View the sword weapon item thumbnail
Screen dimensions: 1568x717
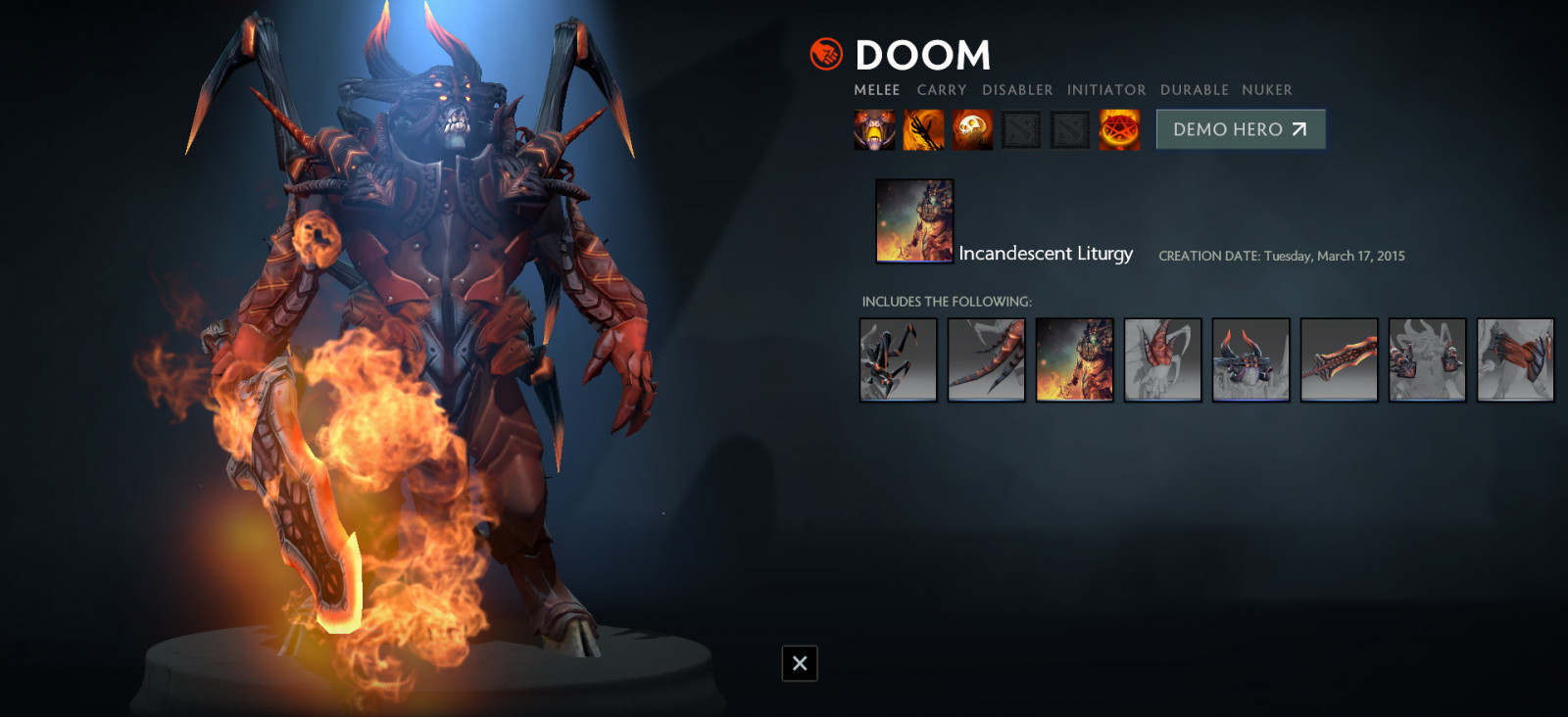click(x=1340, y=359)
